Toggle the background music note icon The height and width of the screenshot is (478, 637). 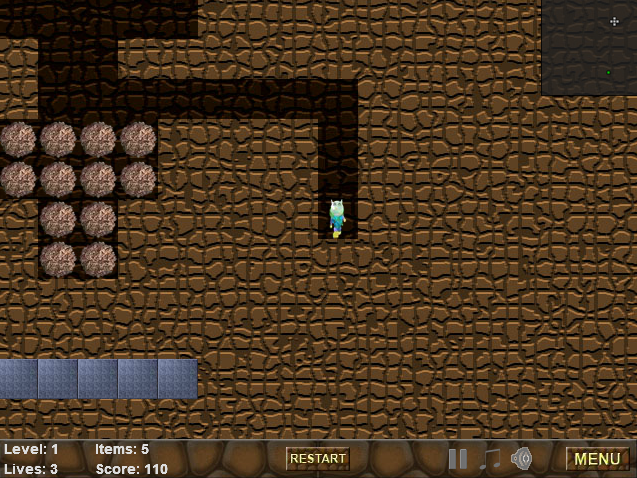[490, 459]
